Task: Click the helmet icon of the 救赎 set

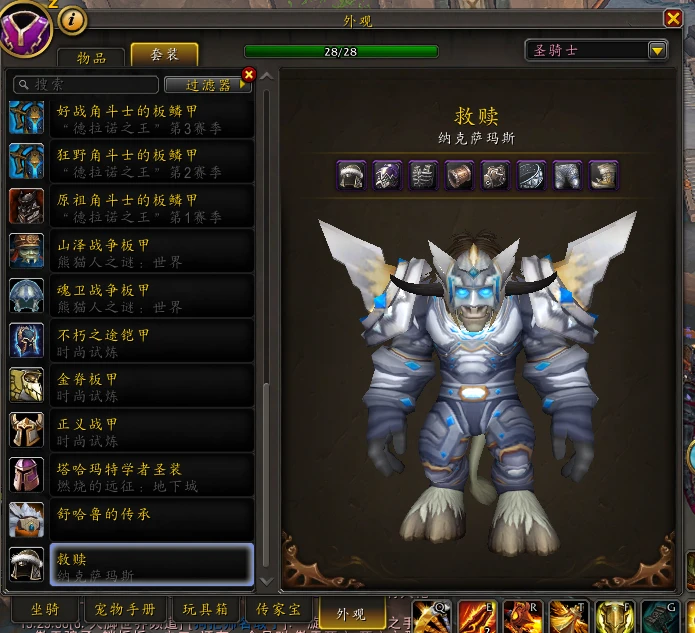Action: tap(351, 175)
